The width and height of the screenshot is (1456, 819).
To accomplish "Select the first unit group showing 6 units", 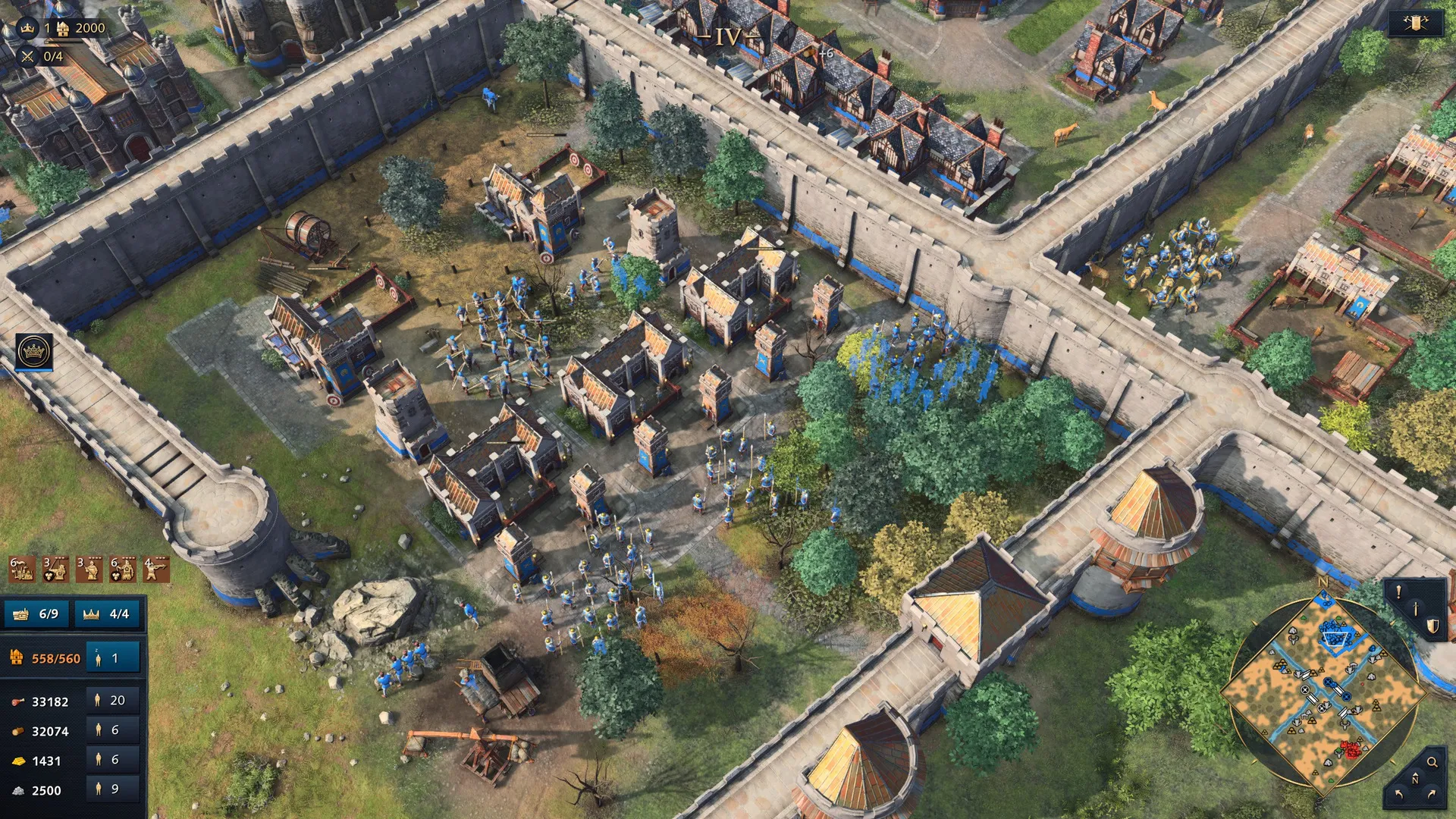I will tap(21, 569).
